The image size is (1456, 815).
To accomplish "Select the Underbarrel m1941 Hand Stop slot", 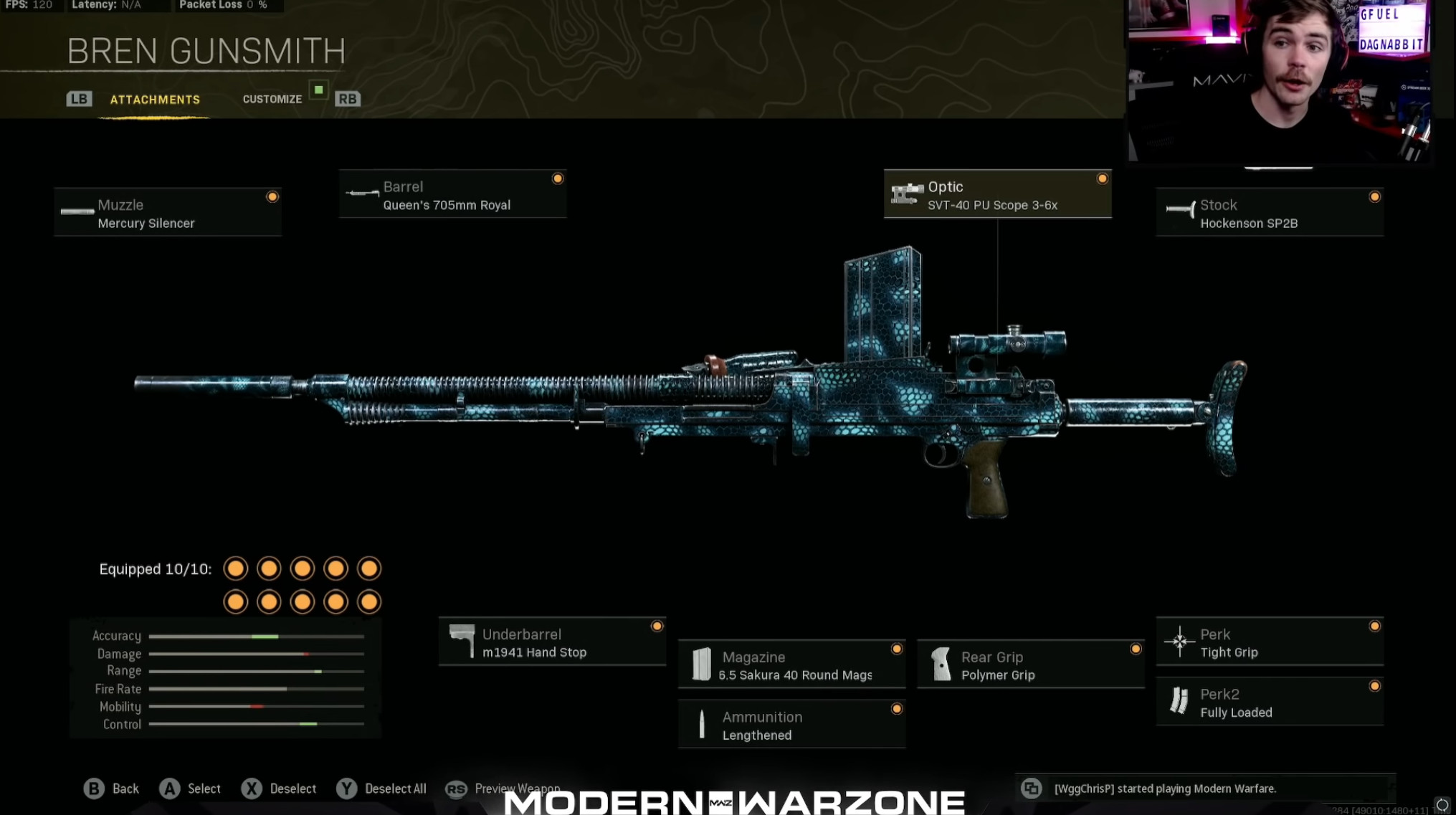I will pyautogui.click(x=552, y=642).
